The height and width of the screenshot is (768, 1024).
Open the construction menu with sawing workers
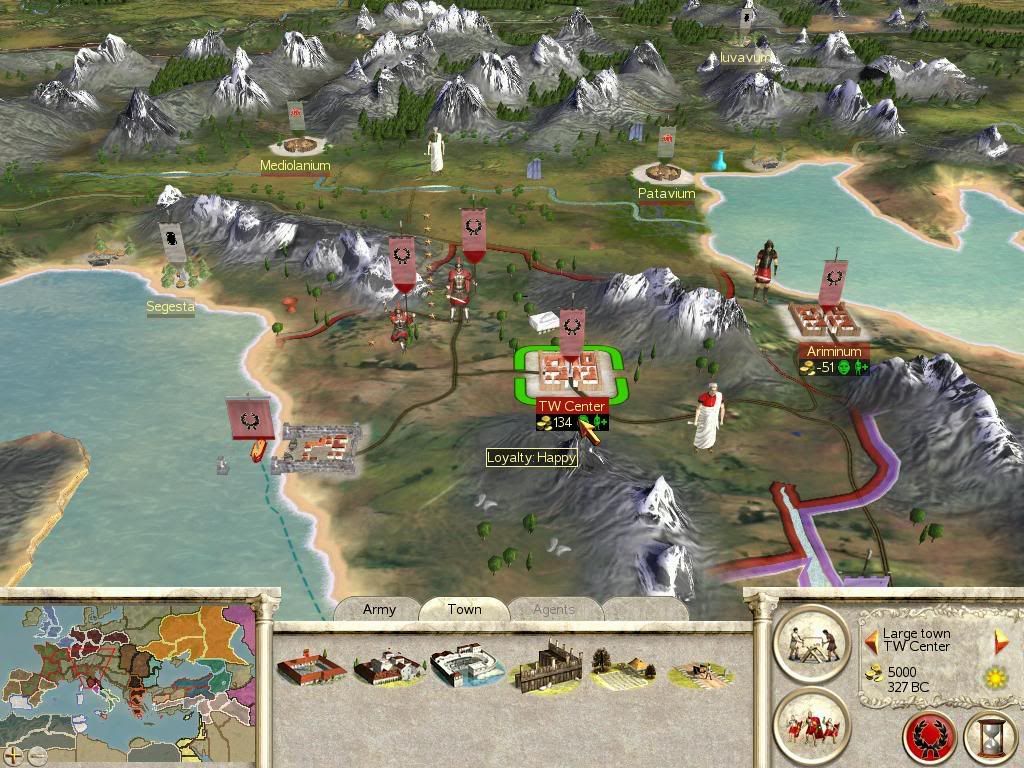click(811, 642)
